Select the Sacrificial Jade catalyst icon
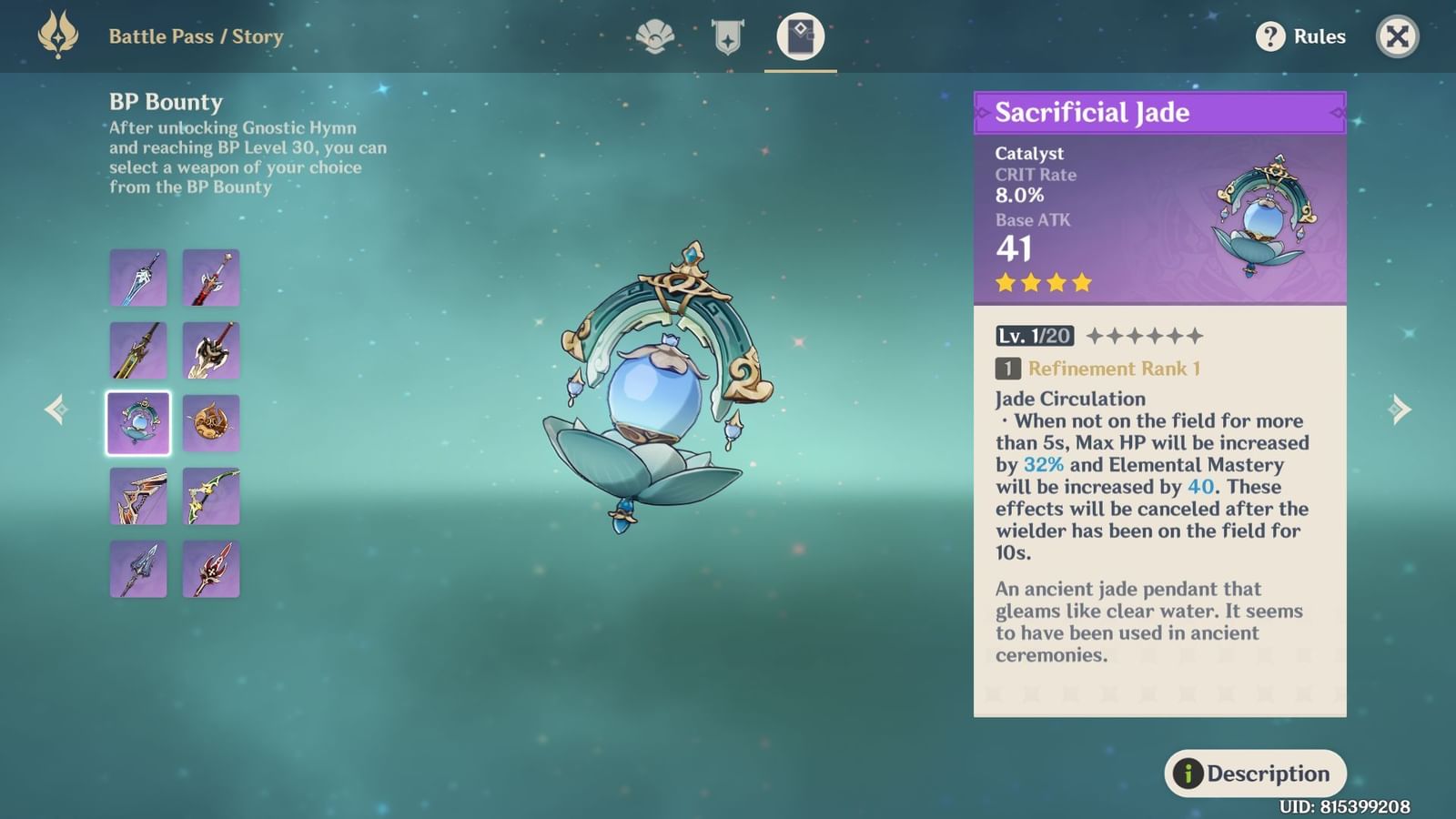1456x819 pixels. point(138,421)
